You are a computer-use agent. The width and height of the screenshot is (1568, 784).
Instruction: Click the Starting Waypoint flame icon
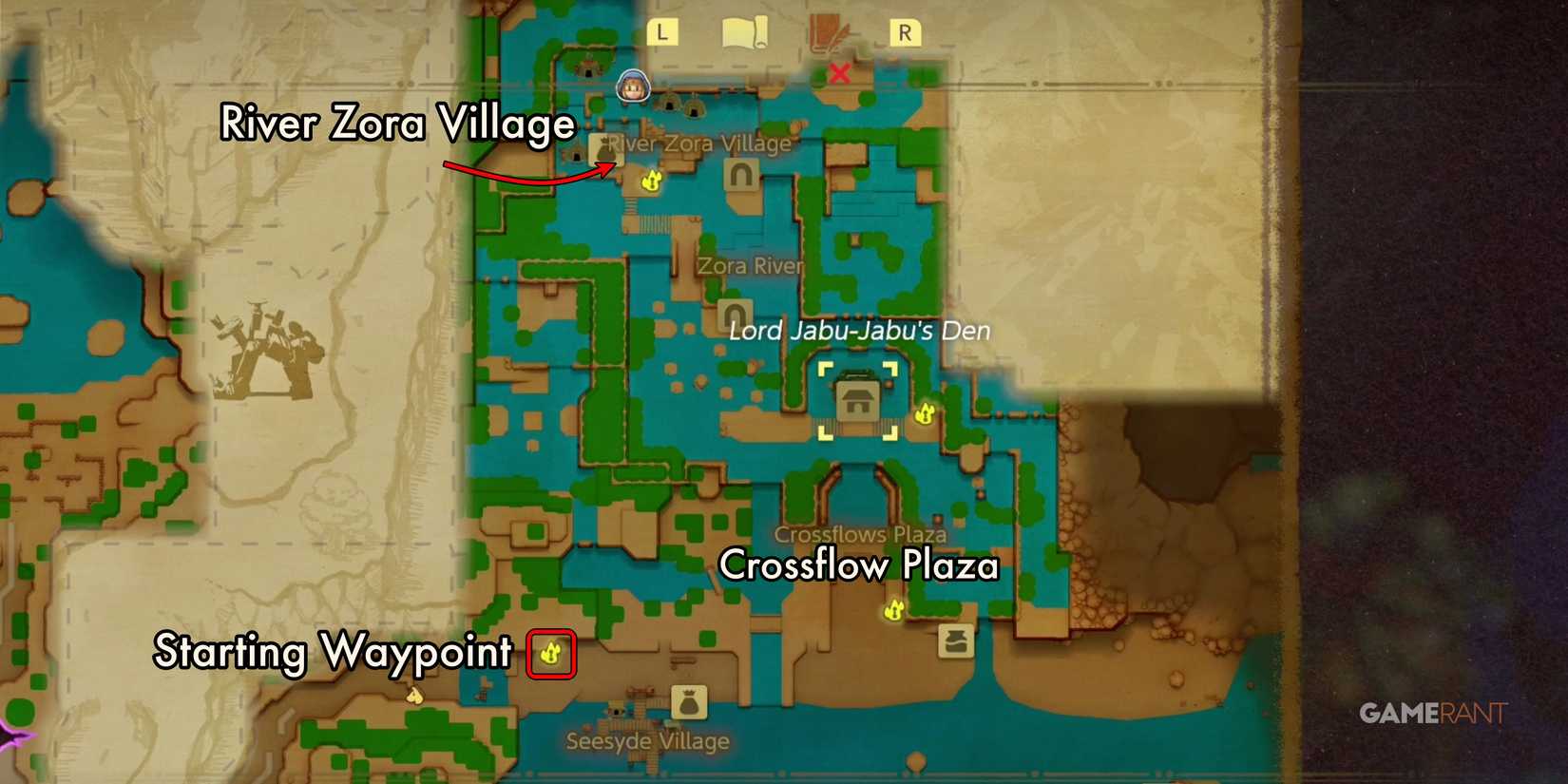click(549, 653)
